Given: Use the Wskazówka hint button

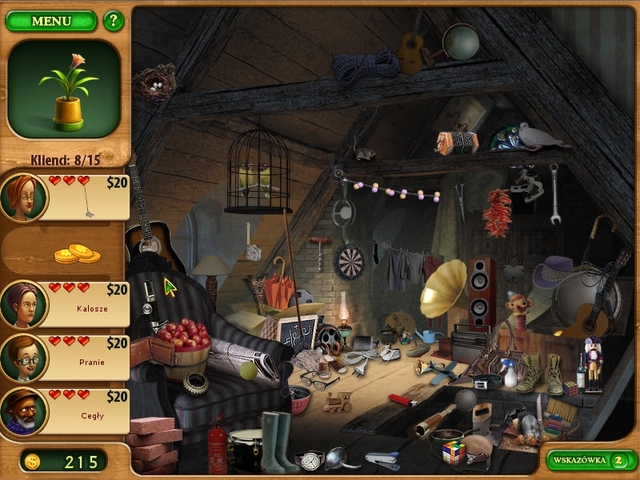Looking at the screenshot, I should [x=591, y=460].
